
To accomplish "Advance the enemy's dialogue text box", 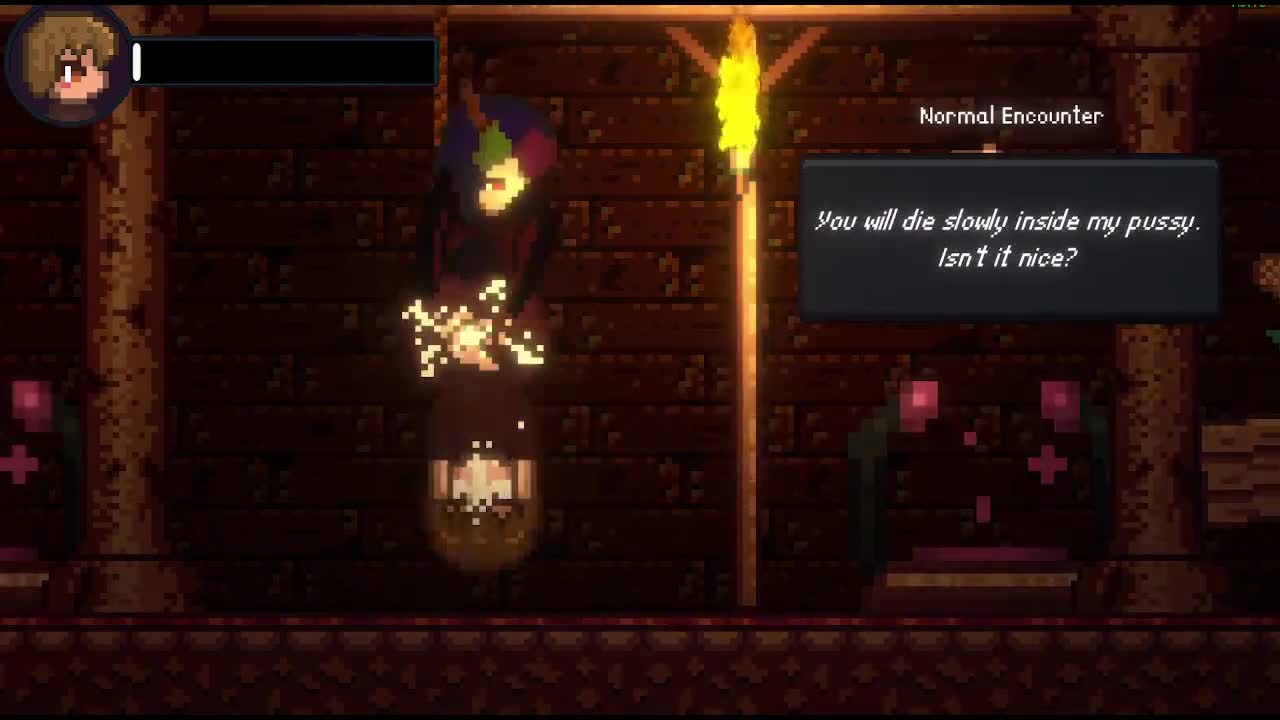I will click(x=1009, y=240).
